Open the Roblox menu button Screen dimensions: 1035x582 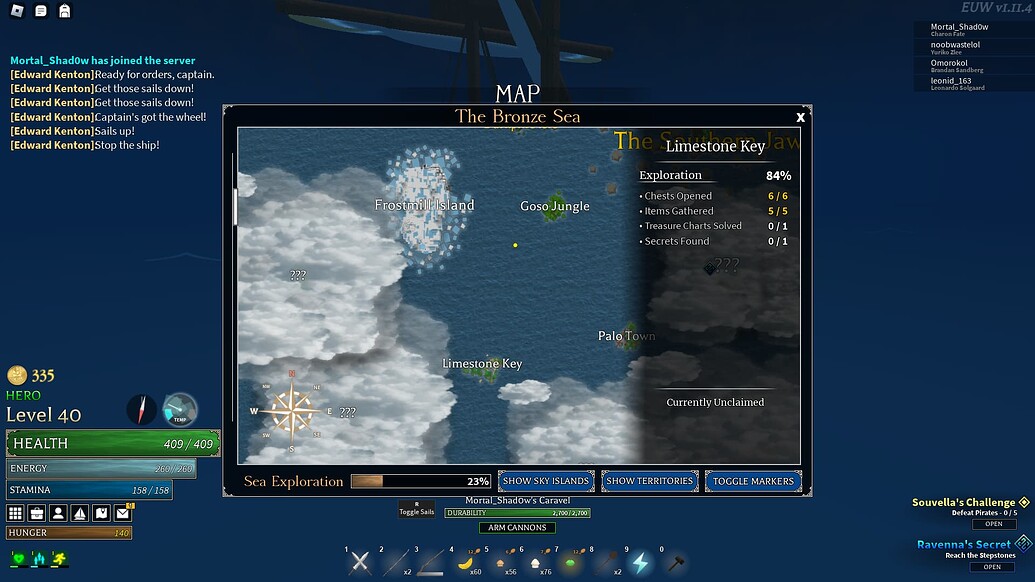16,11
